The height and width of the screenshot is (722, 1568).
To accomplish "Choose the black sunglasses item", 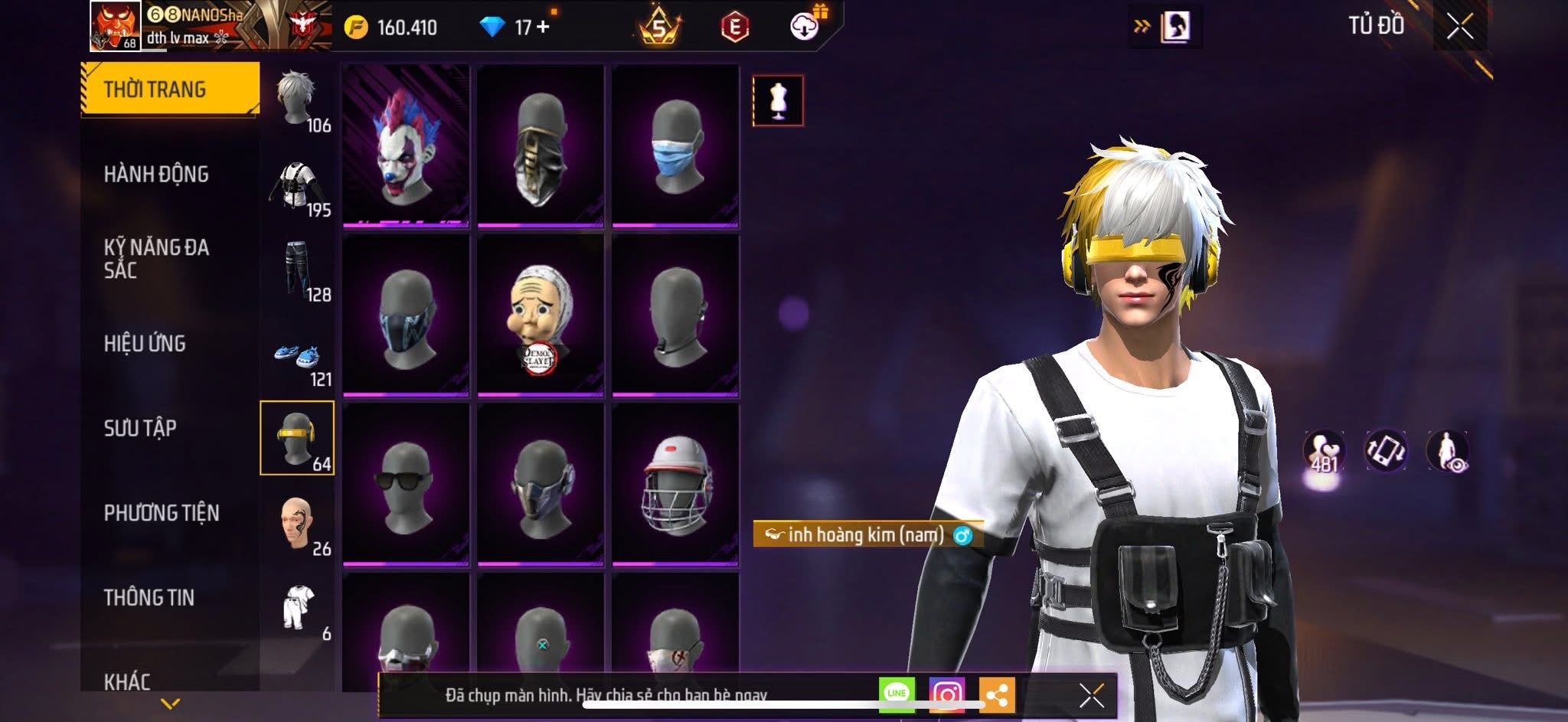I will pos(406,485).
